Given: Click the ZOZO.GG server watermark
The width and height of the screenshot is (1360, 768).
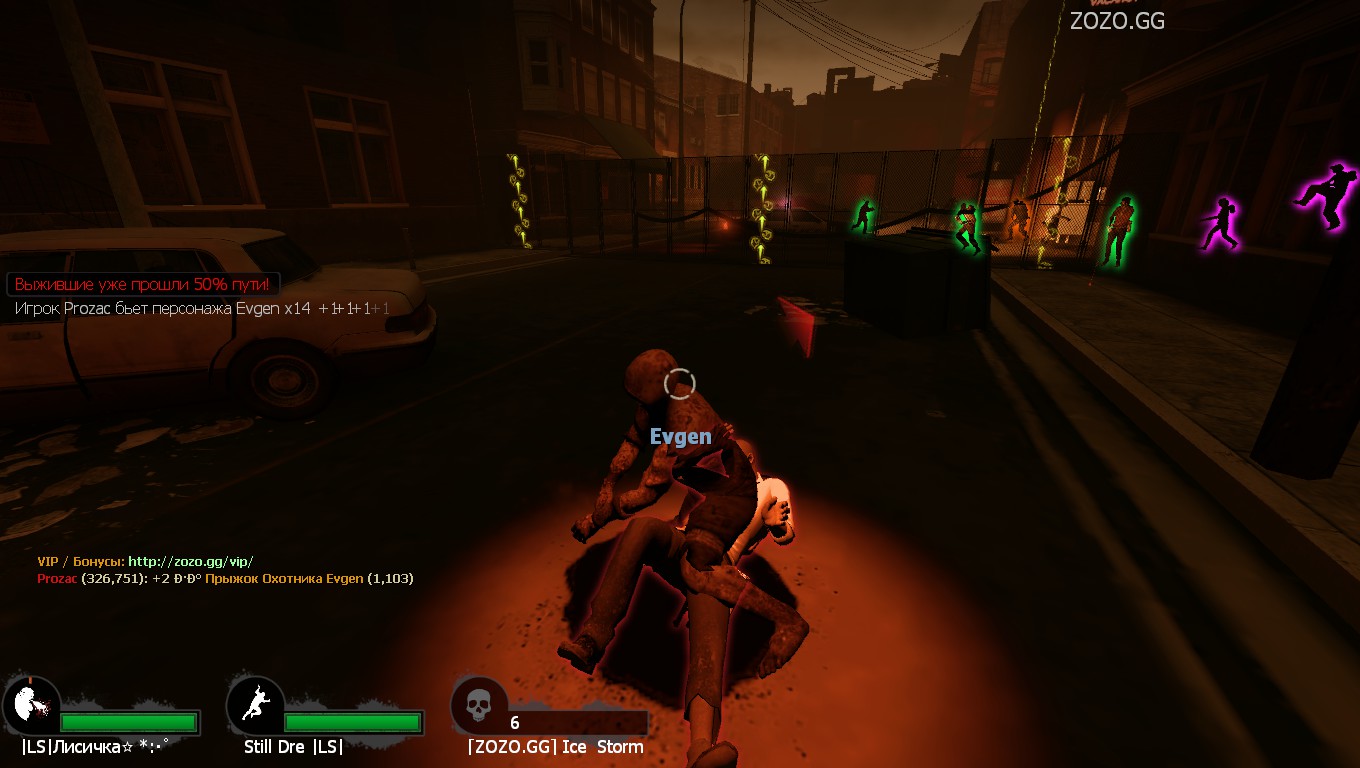Looking at the screenshot, I should click(x=1117, y=20).
